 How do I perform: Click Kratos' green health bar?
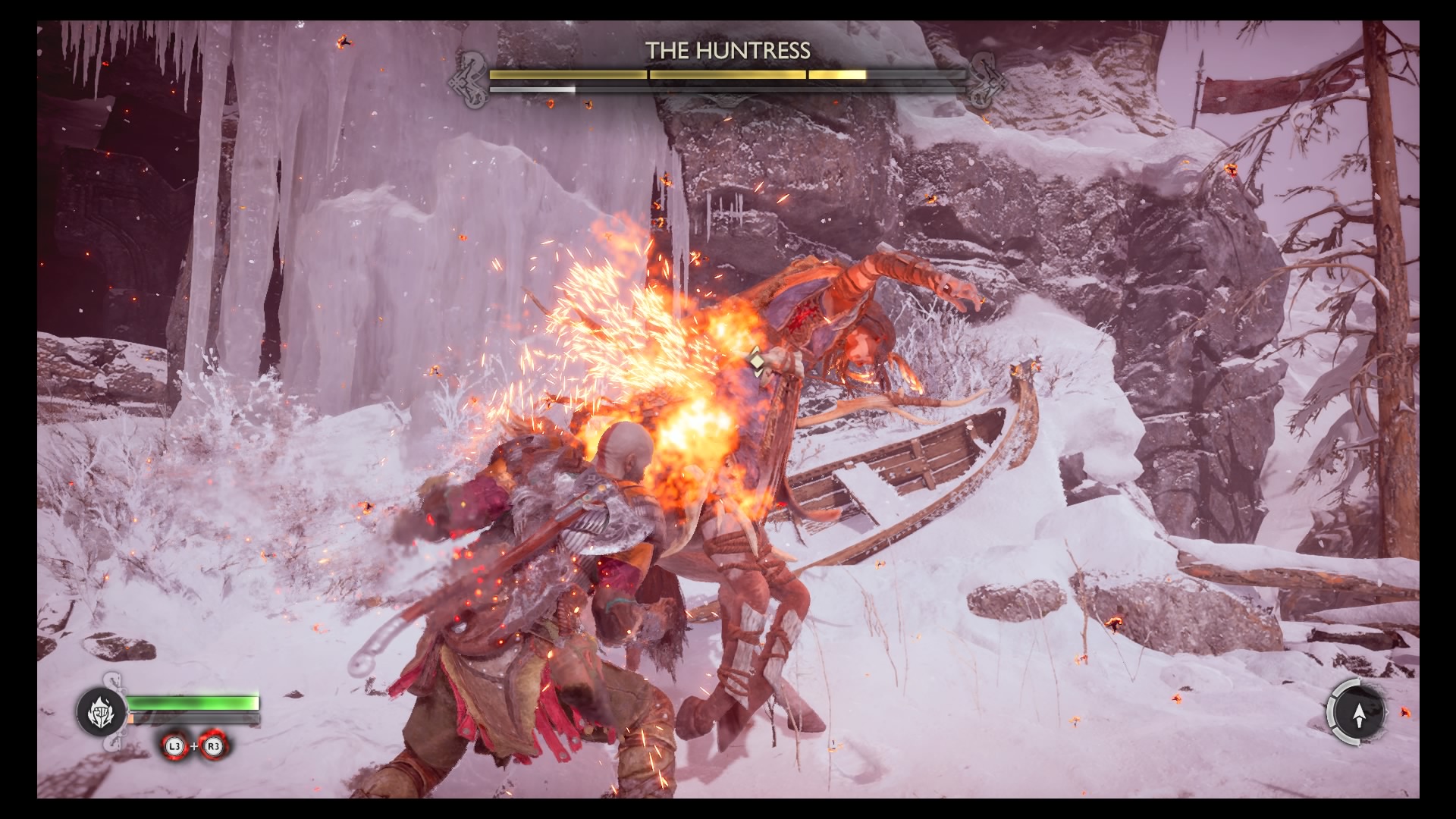pos(194,703)
